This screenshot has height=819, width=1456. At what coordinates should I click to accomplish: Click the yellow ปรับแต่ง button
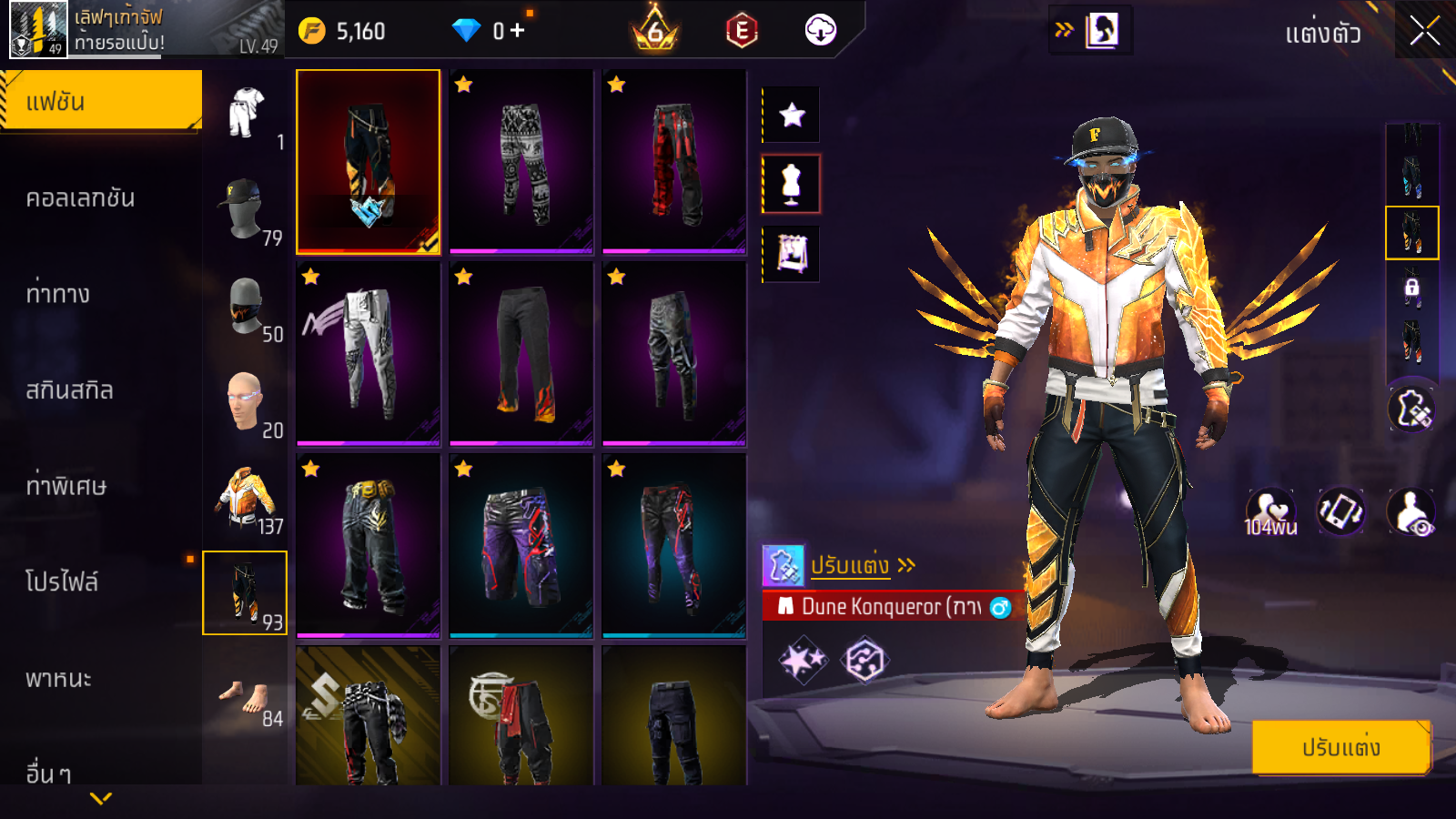tap(1340, 747)
